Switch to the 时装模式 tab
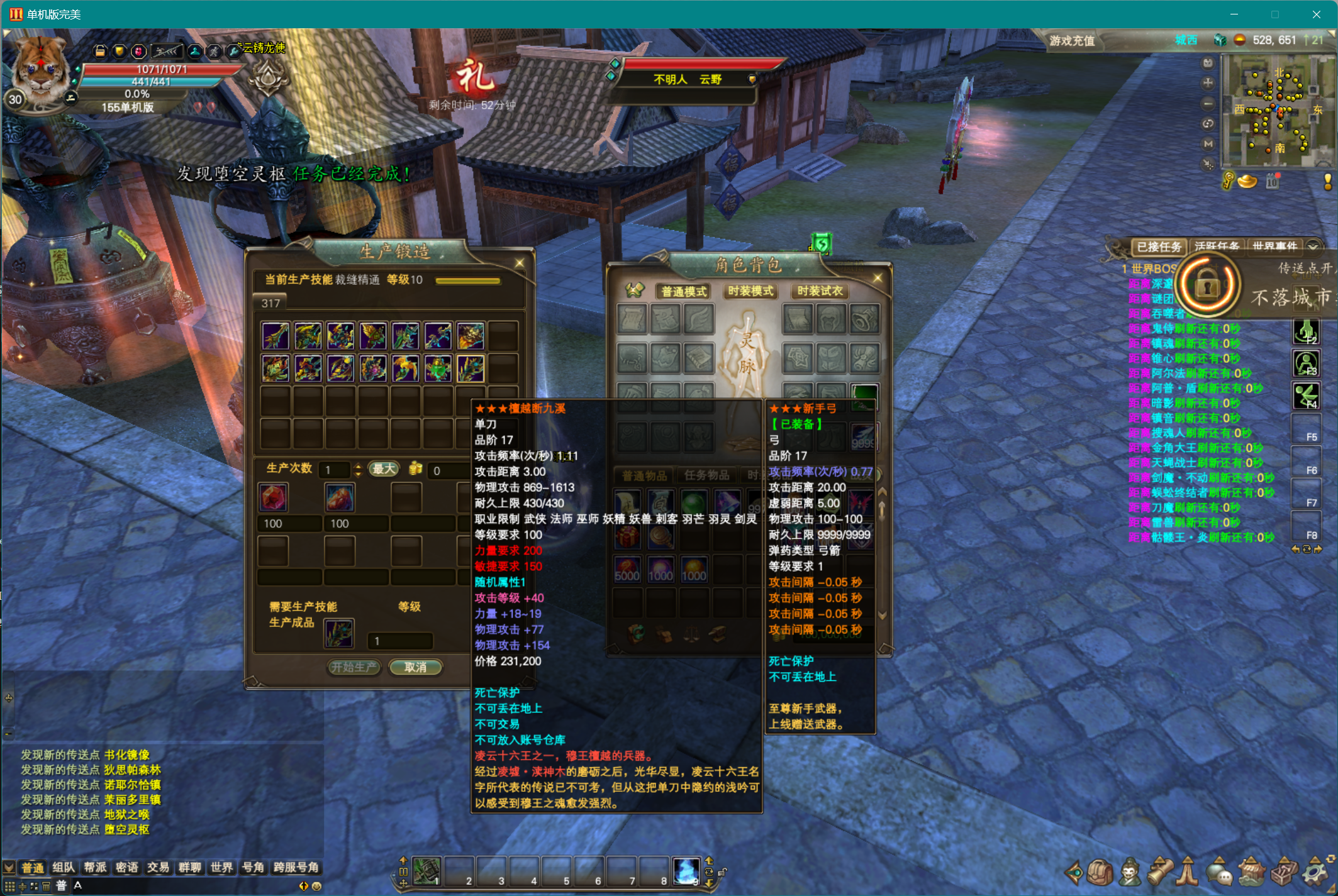Image resolution: width=1338 pixels, height=896 pixels. tap(750, 291)
